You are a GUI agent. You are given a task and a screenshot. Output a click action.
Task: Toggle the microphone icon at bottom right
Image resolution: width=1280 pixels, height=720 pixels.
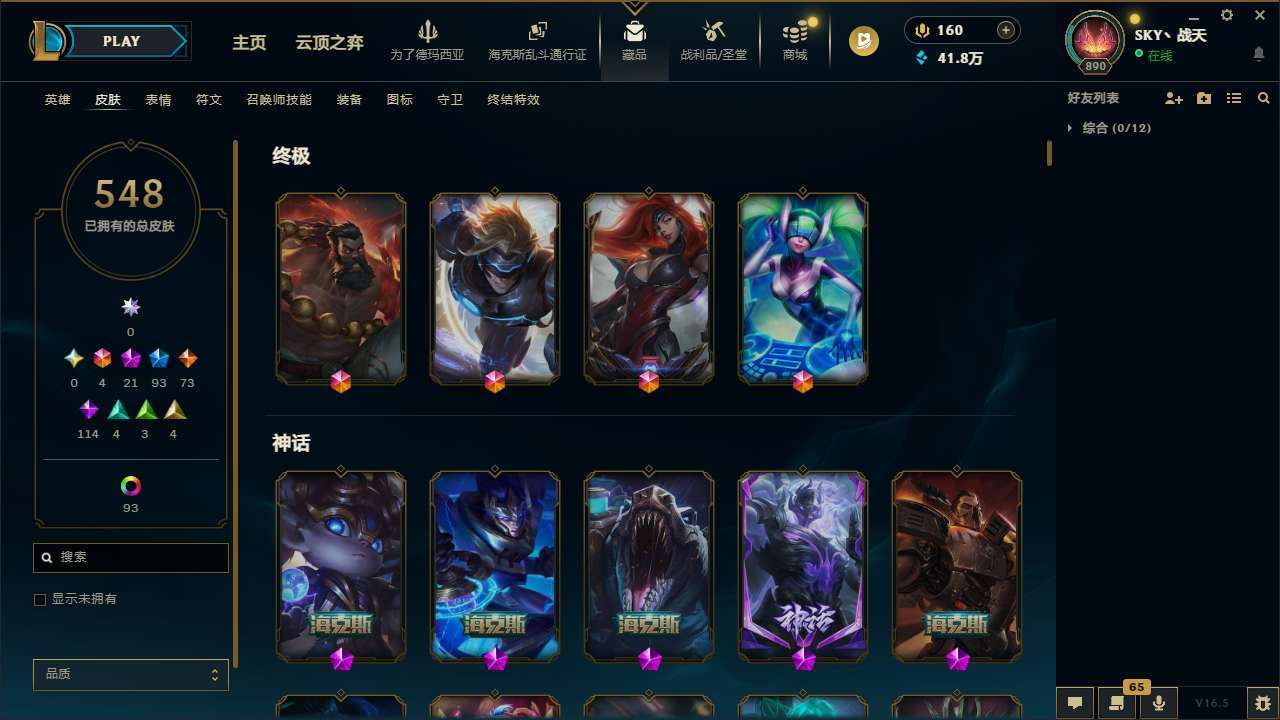pos(1158,703)
